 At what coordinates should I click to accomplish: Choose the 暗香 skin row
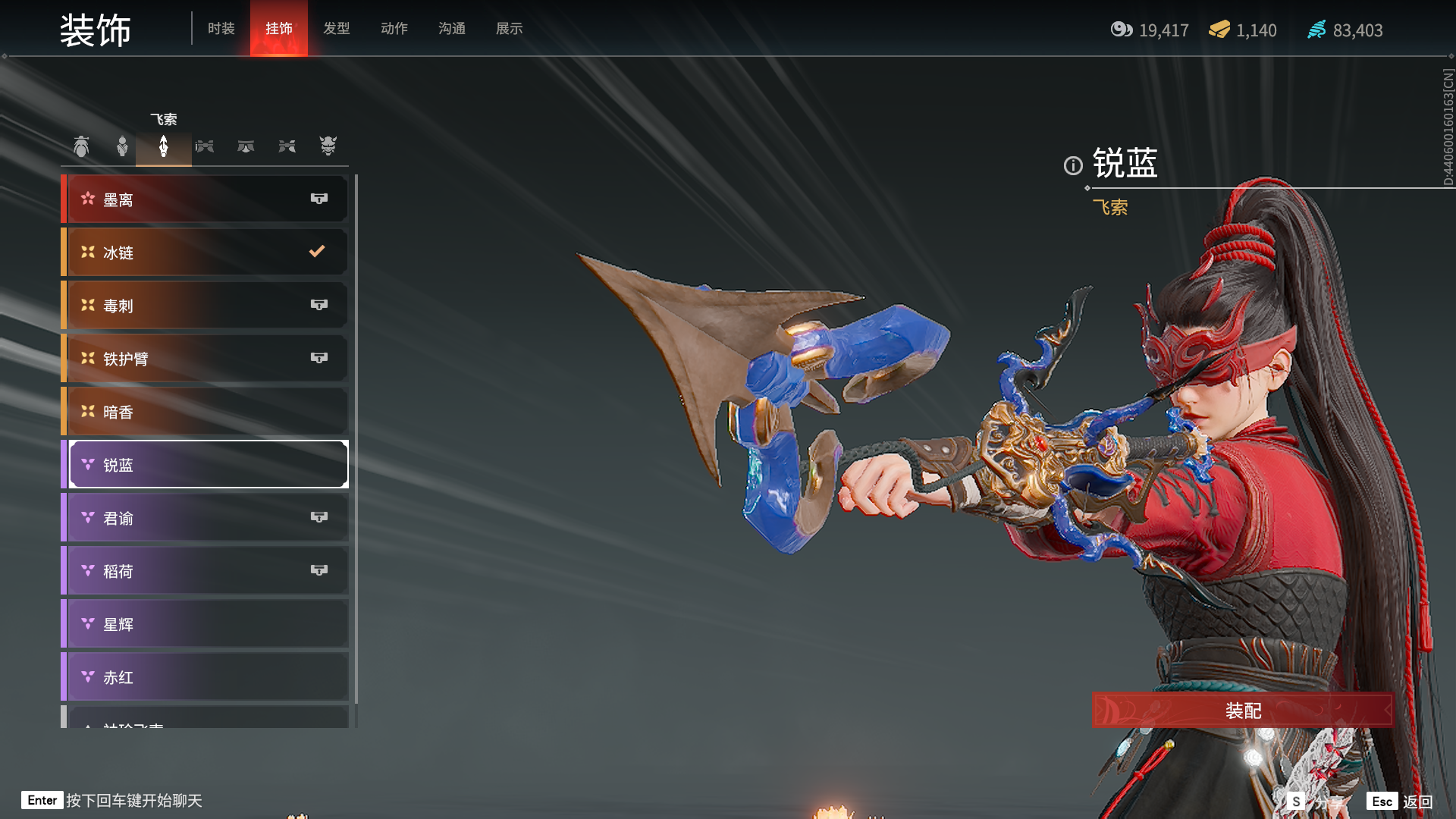click(206, 412)
